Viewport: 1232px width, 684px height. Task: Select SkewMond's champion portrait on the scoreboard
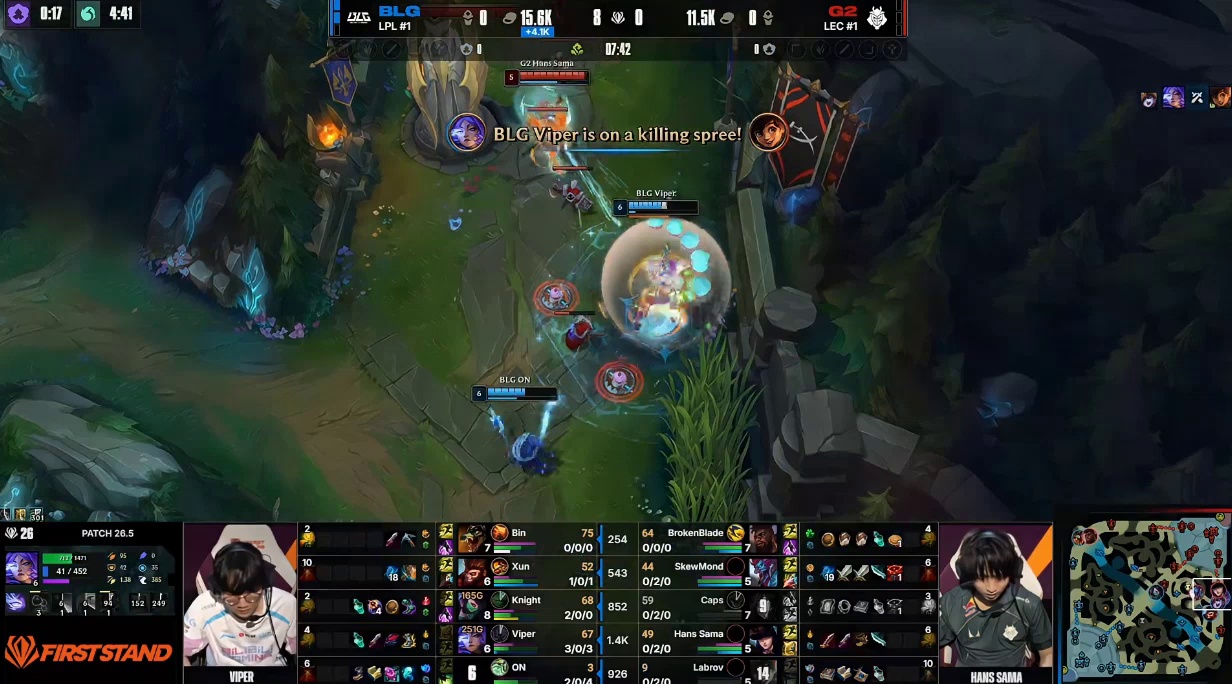point(763,572)
